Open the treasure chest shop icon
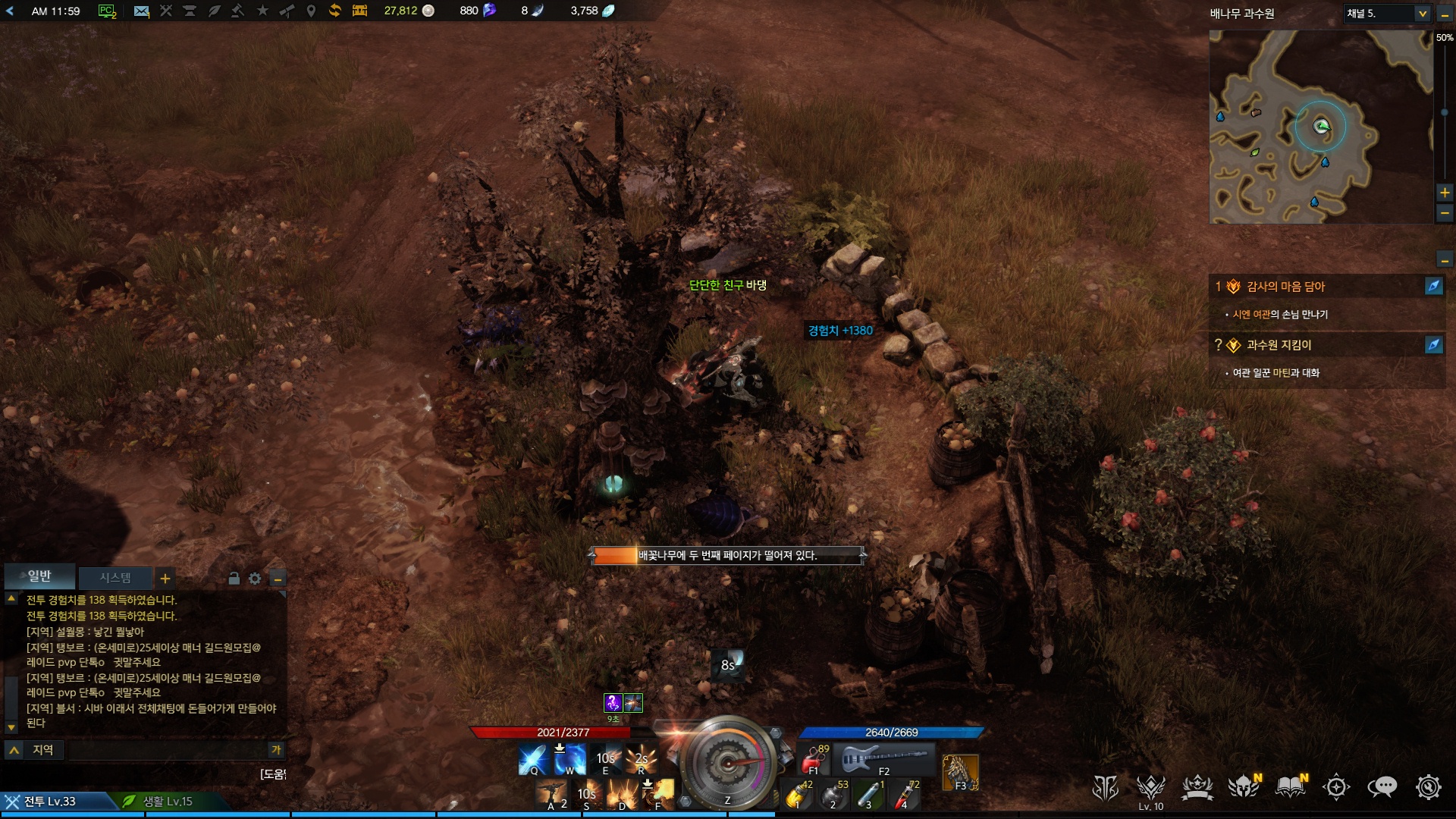The width and height of the screenshot is (1456, 819). point(359,11)
